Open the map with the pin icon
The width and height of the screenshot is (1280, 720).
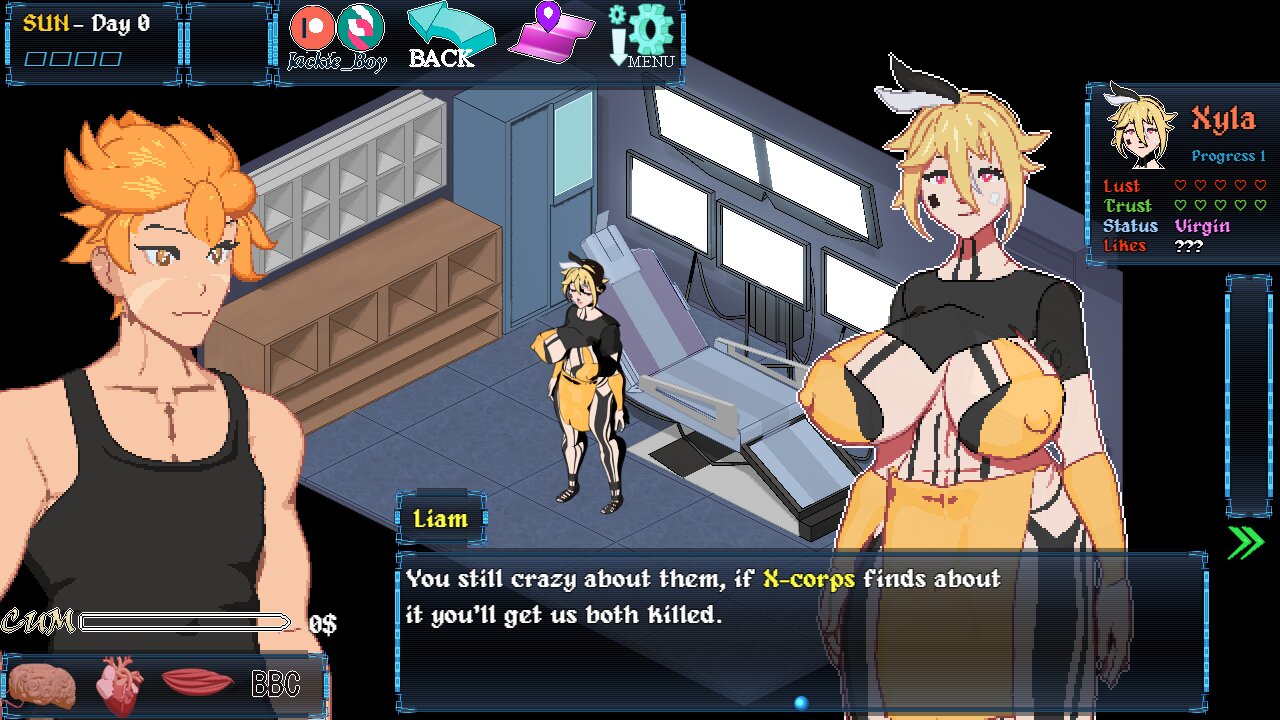(x=551, y=34)
